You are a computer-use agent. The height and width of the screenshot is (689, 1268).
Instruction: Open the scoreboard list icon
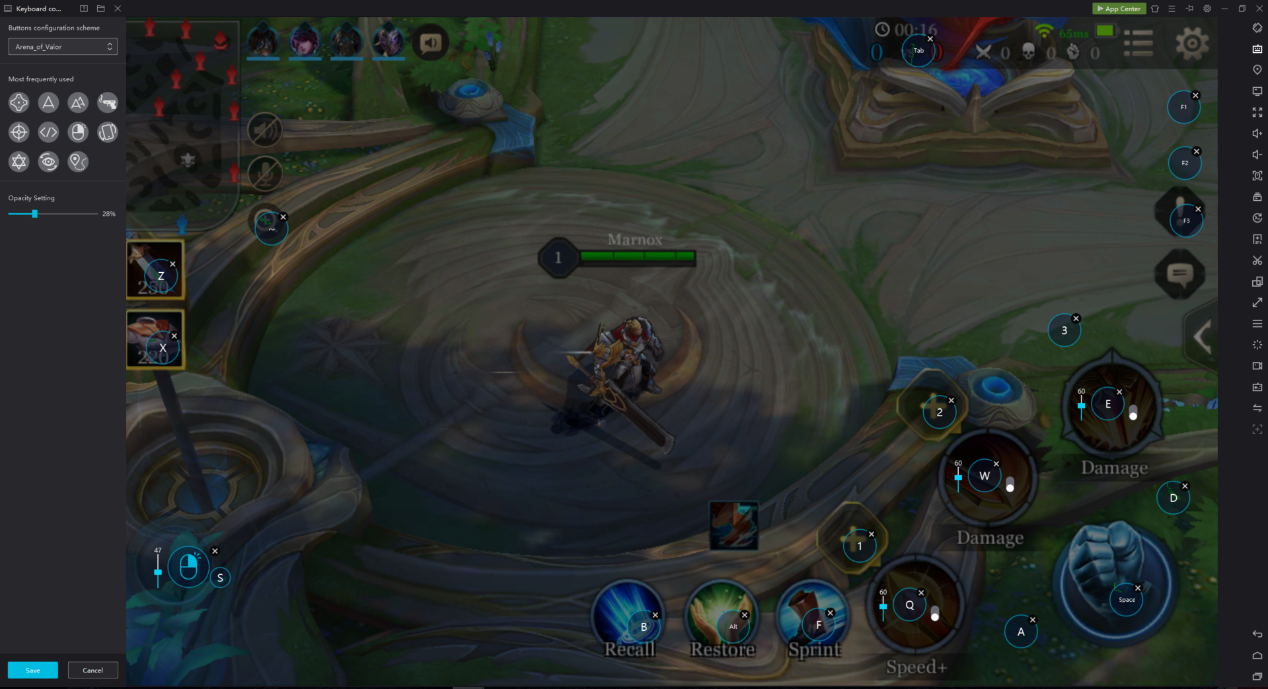(1138, 43)
